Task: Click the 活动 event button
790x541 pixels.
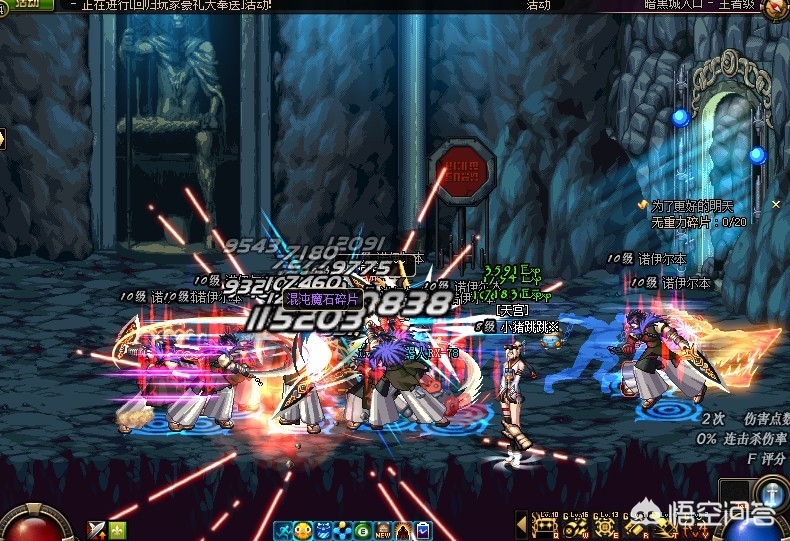Action: 27,4
